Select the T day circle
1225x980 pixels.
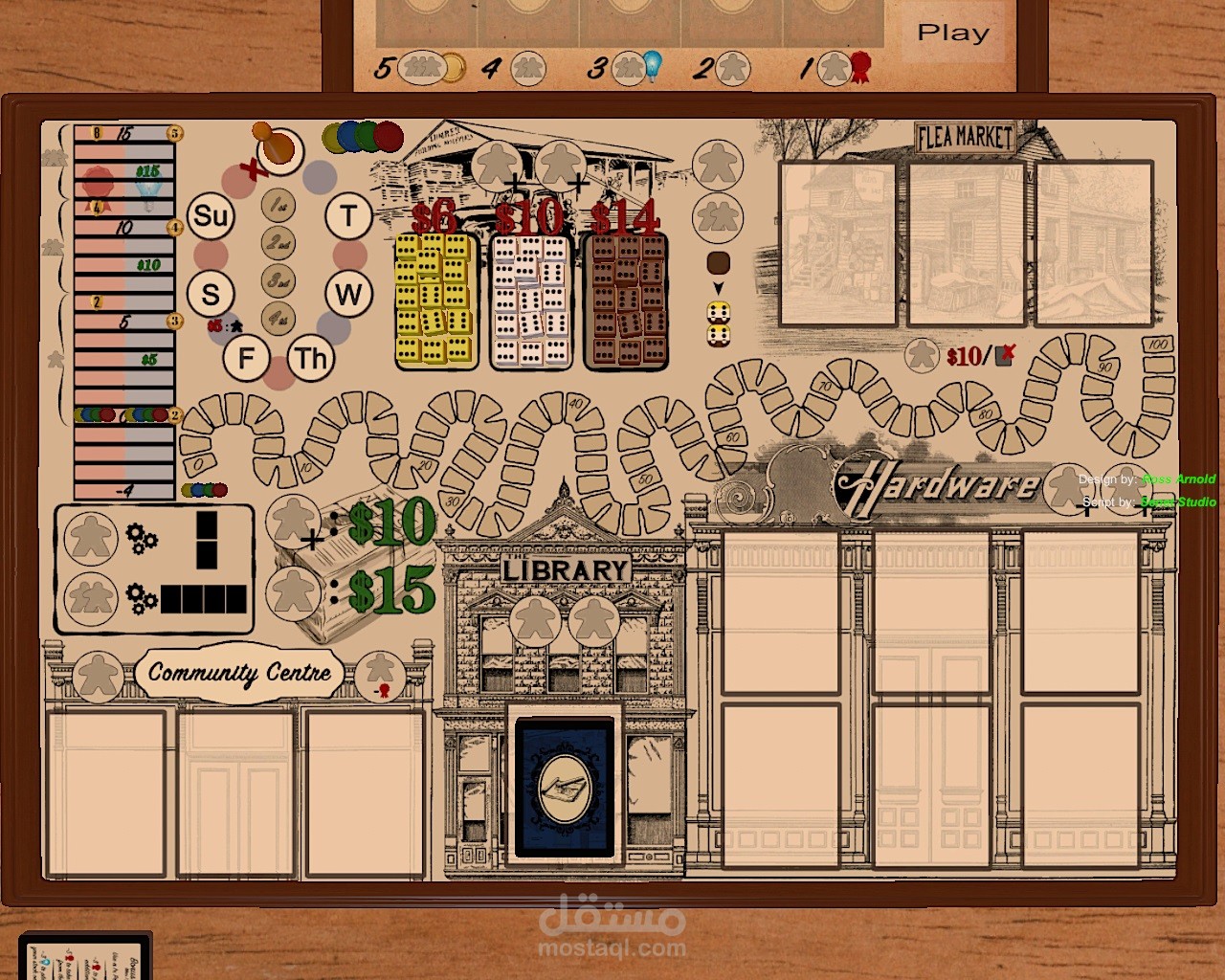pyautogui.click(x=348, y=216)
